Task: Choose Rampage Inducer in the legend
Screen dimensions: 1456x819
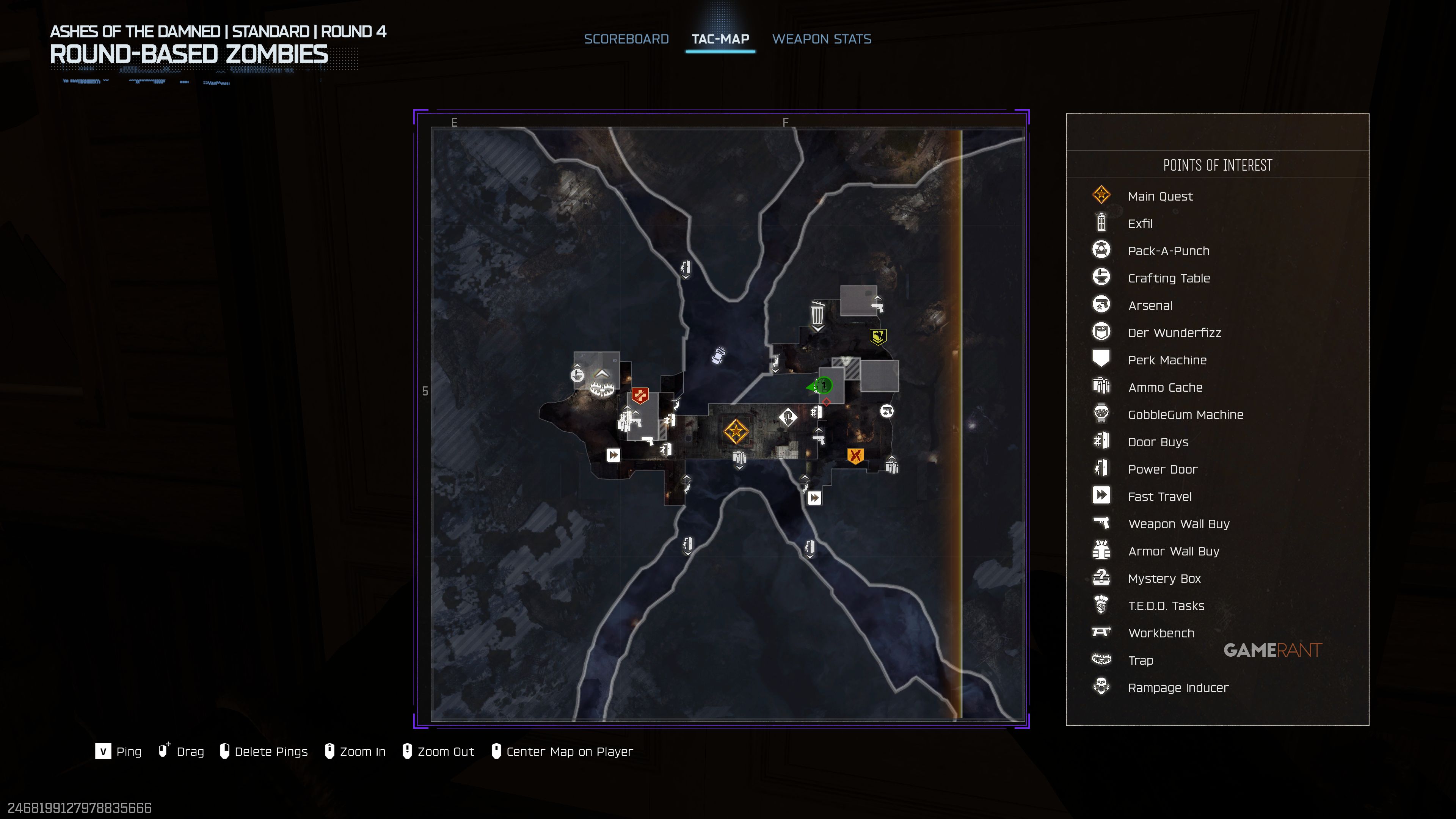Action: tap(1178, 688)
